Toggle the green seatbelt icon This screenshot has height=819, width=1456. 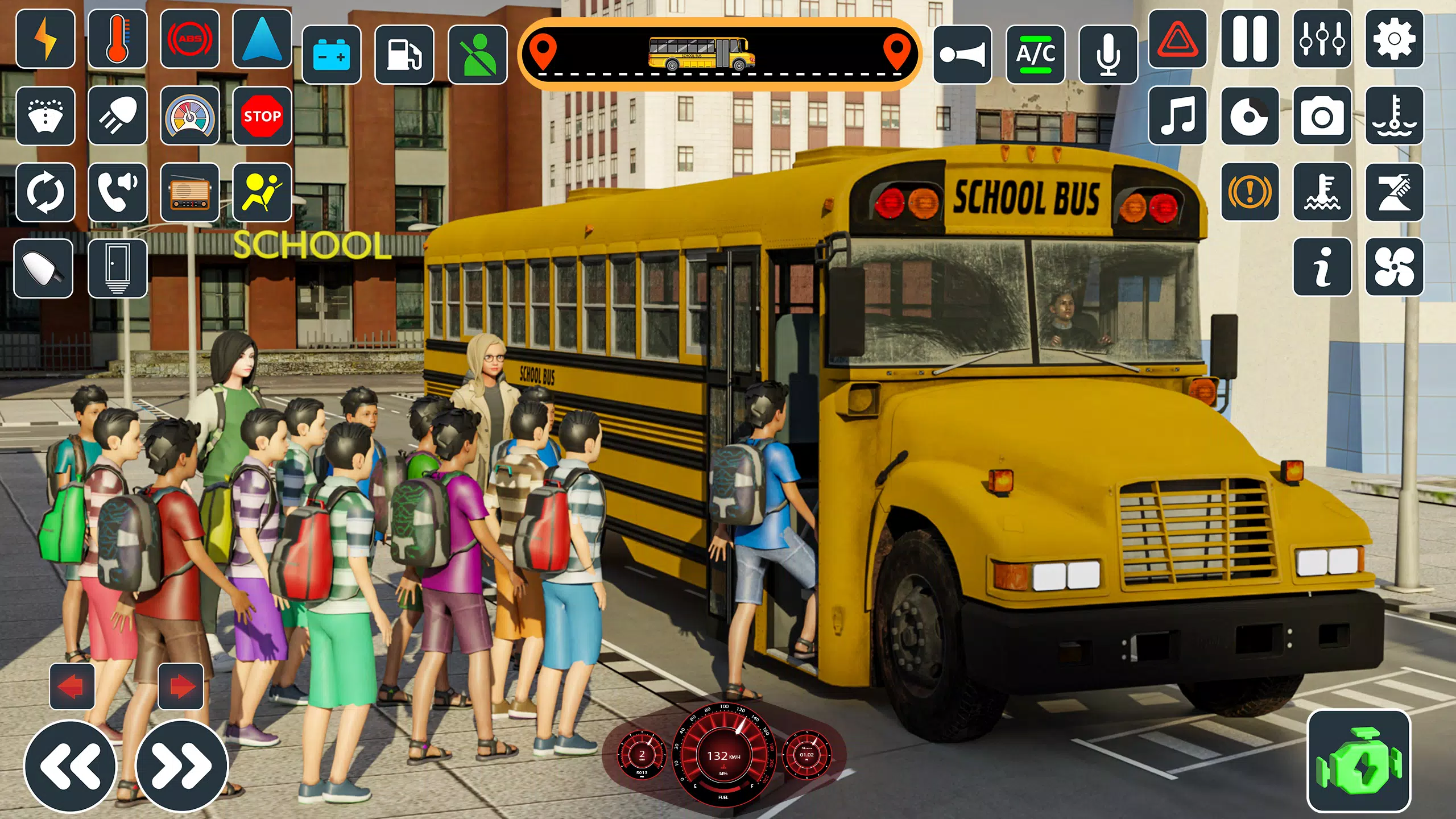click(478, 55)
